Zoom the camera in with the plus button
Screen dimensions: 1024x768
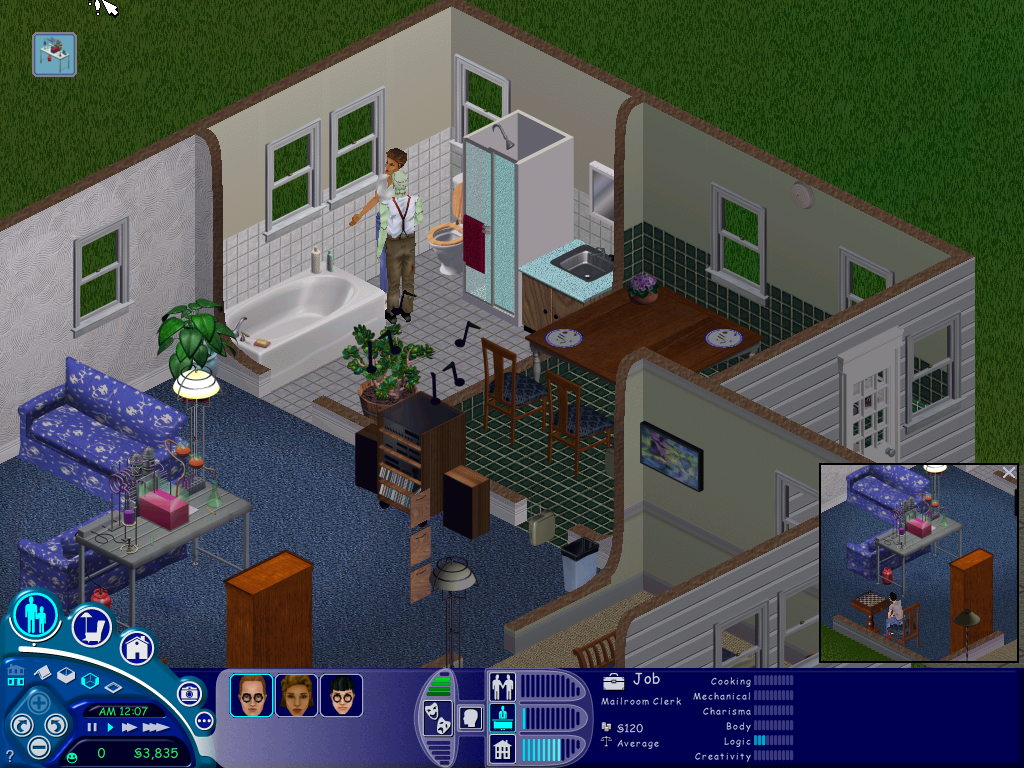39,701
